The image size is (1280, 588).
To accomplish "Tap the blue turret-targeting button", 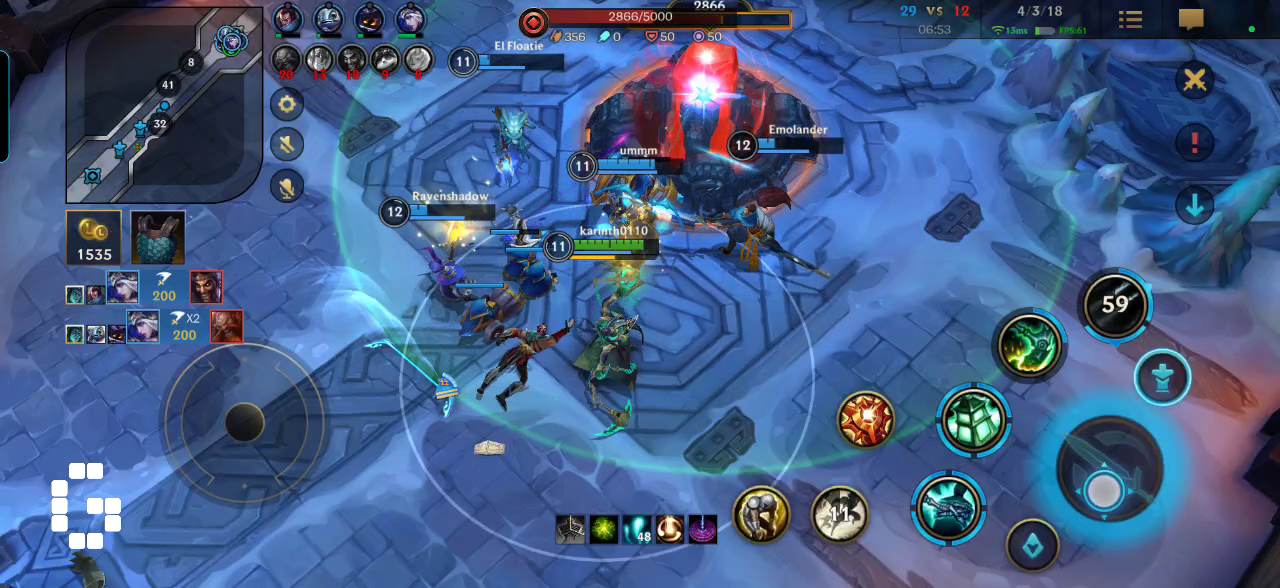I will click(1162, 378).
